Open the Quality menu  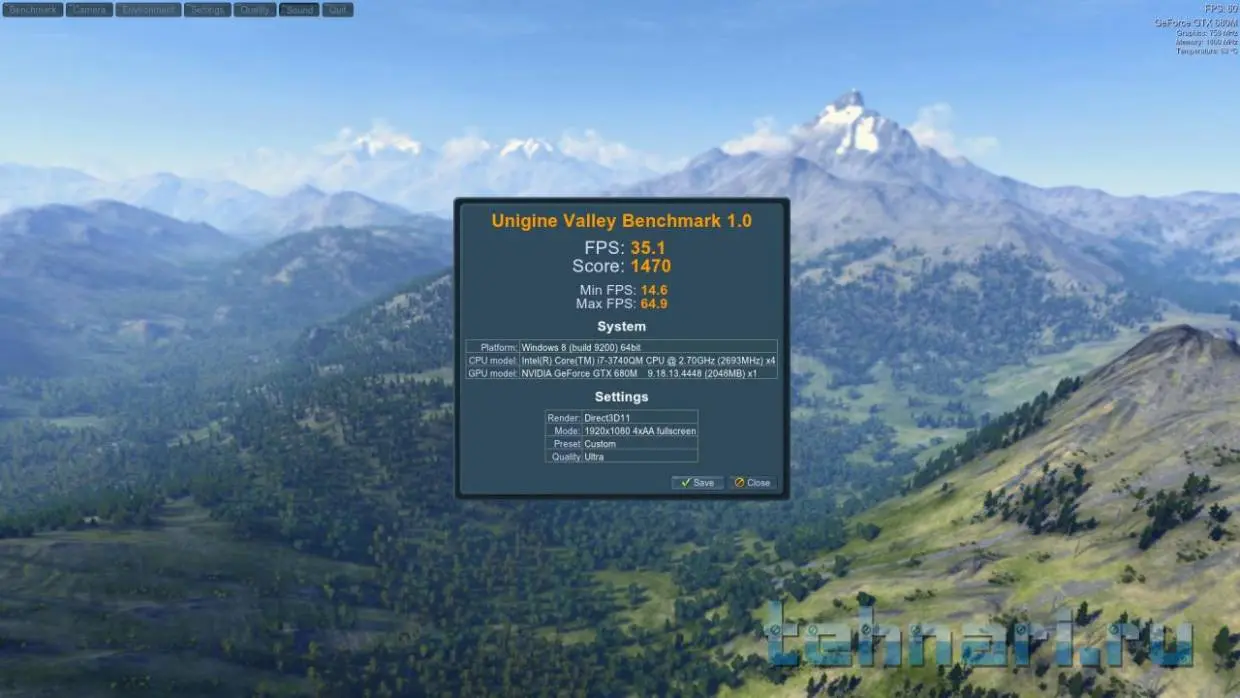pos(255,10)
